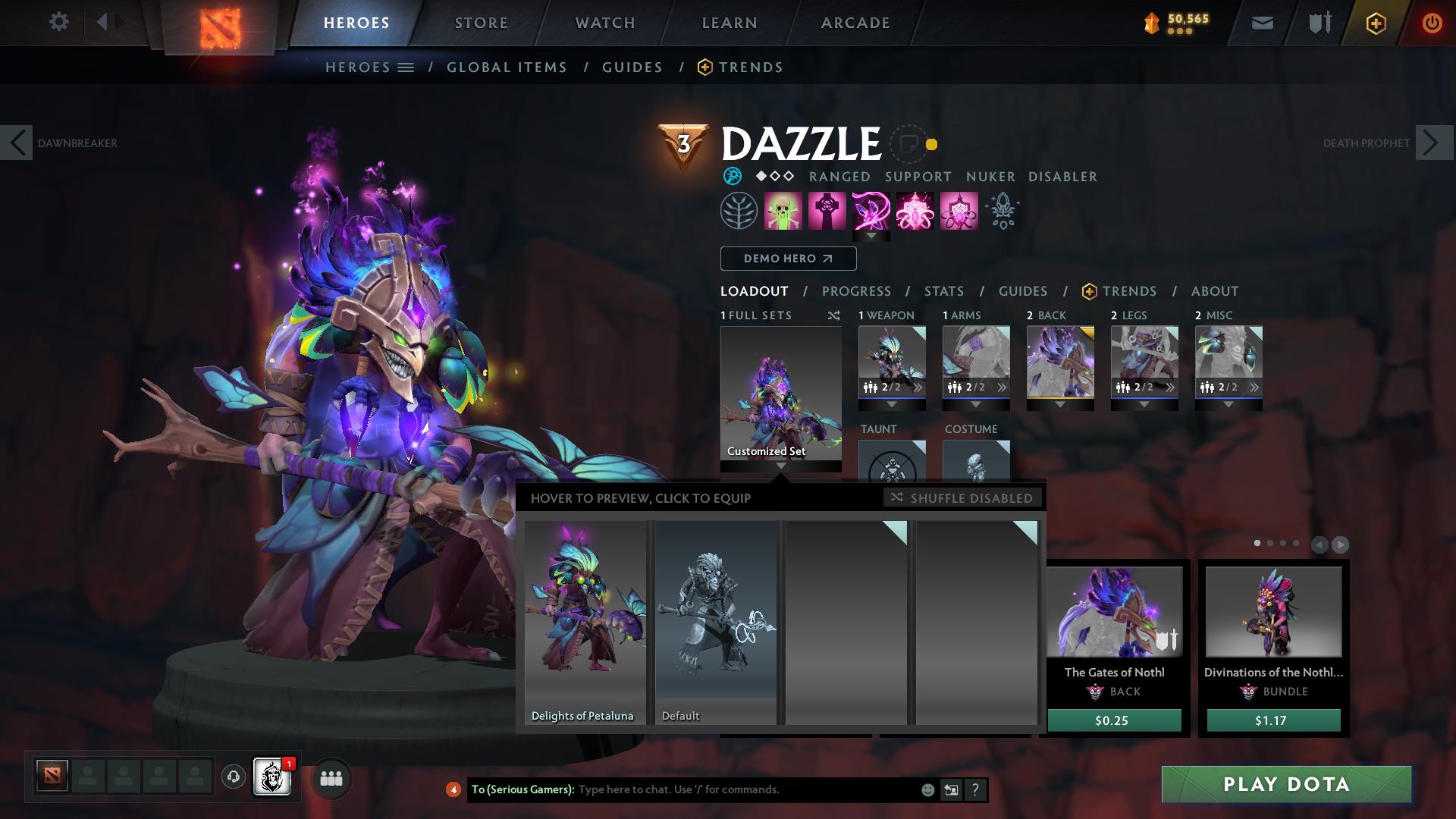Open the STORE menu item
The height and width of the screenshot is (819, 1456).
(480, 23)
